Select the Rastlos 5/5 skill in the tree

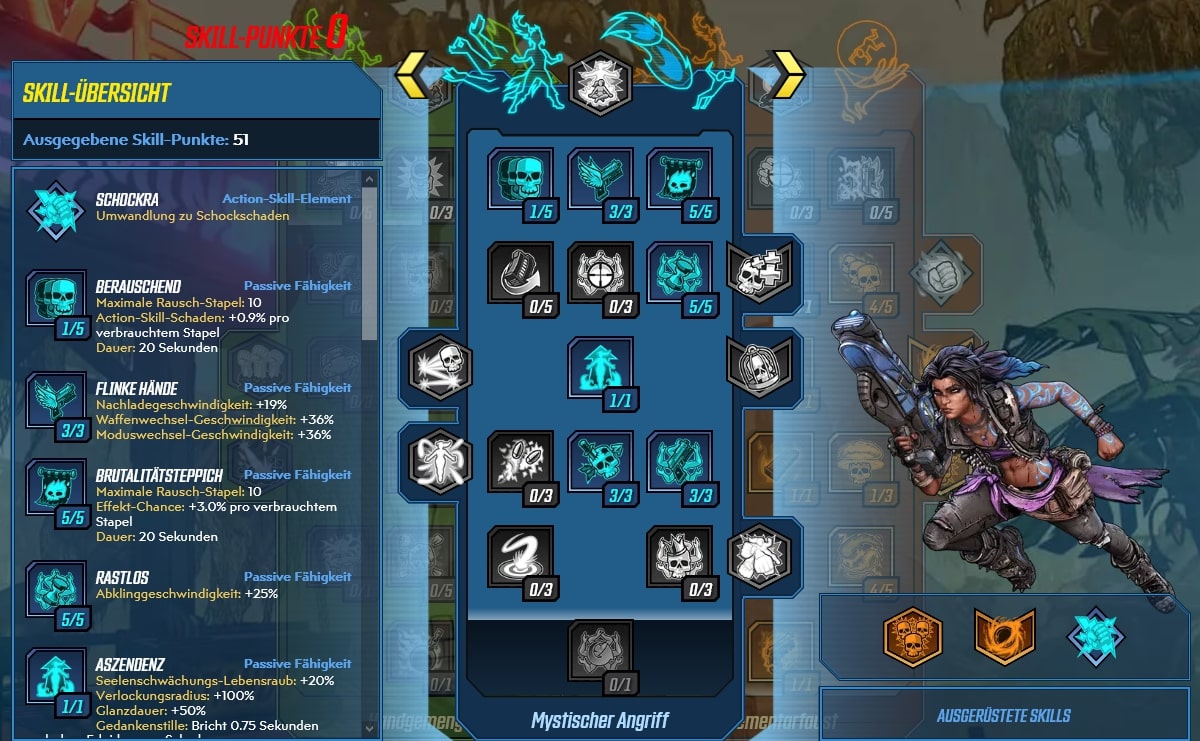point(679,272)
